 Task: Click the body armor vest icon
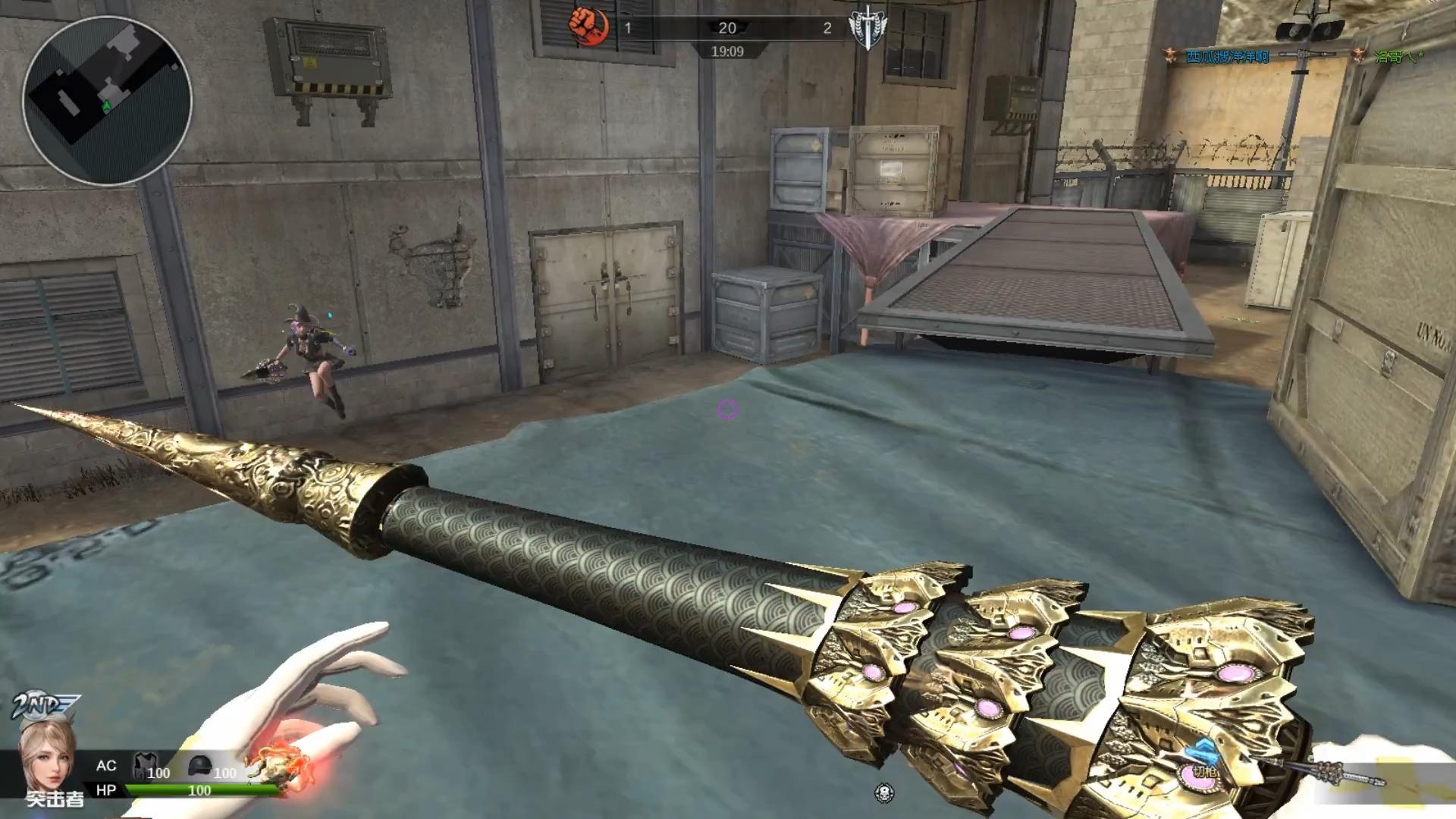pos(144,766)
